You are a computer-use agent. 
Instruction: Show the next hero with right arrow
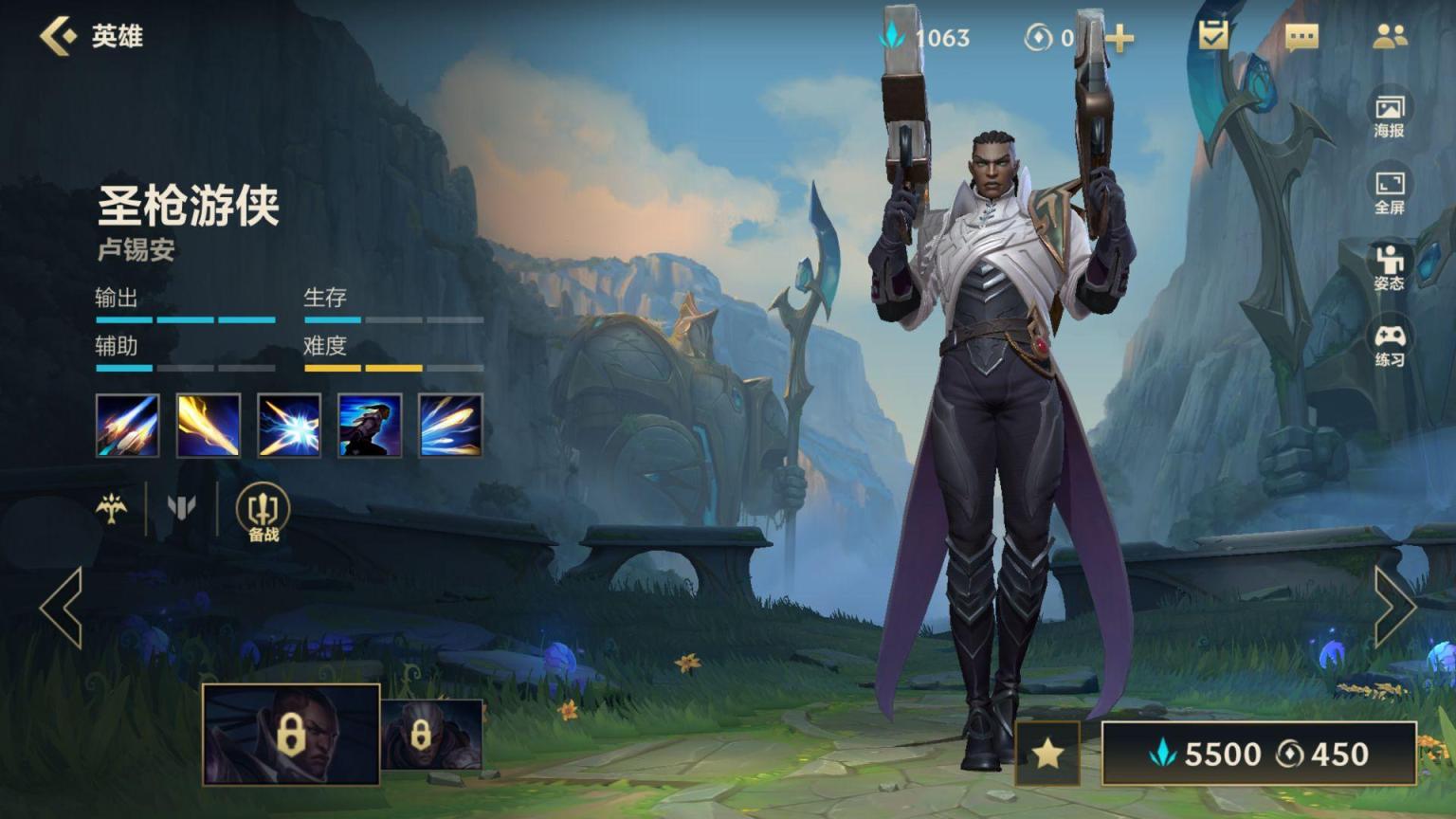tap(1394, 608)
